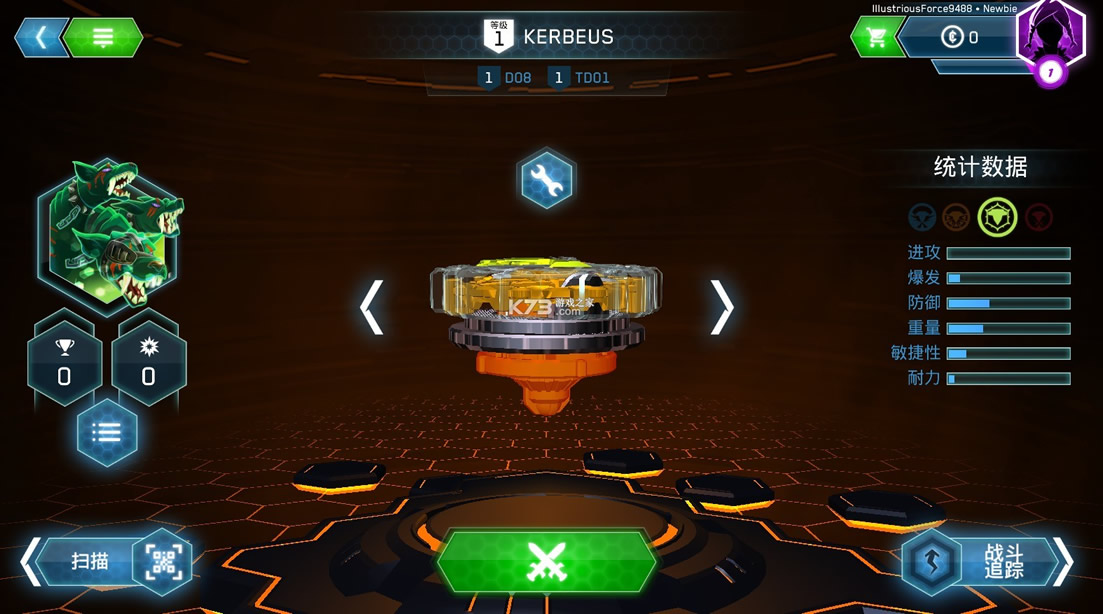This screenshot has width=1103, height=614.
Task: Select the TD01 part label
Action: click(580, 78)
